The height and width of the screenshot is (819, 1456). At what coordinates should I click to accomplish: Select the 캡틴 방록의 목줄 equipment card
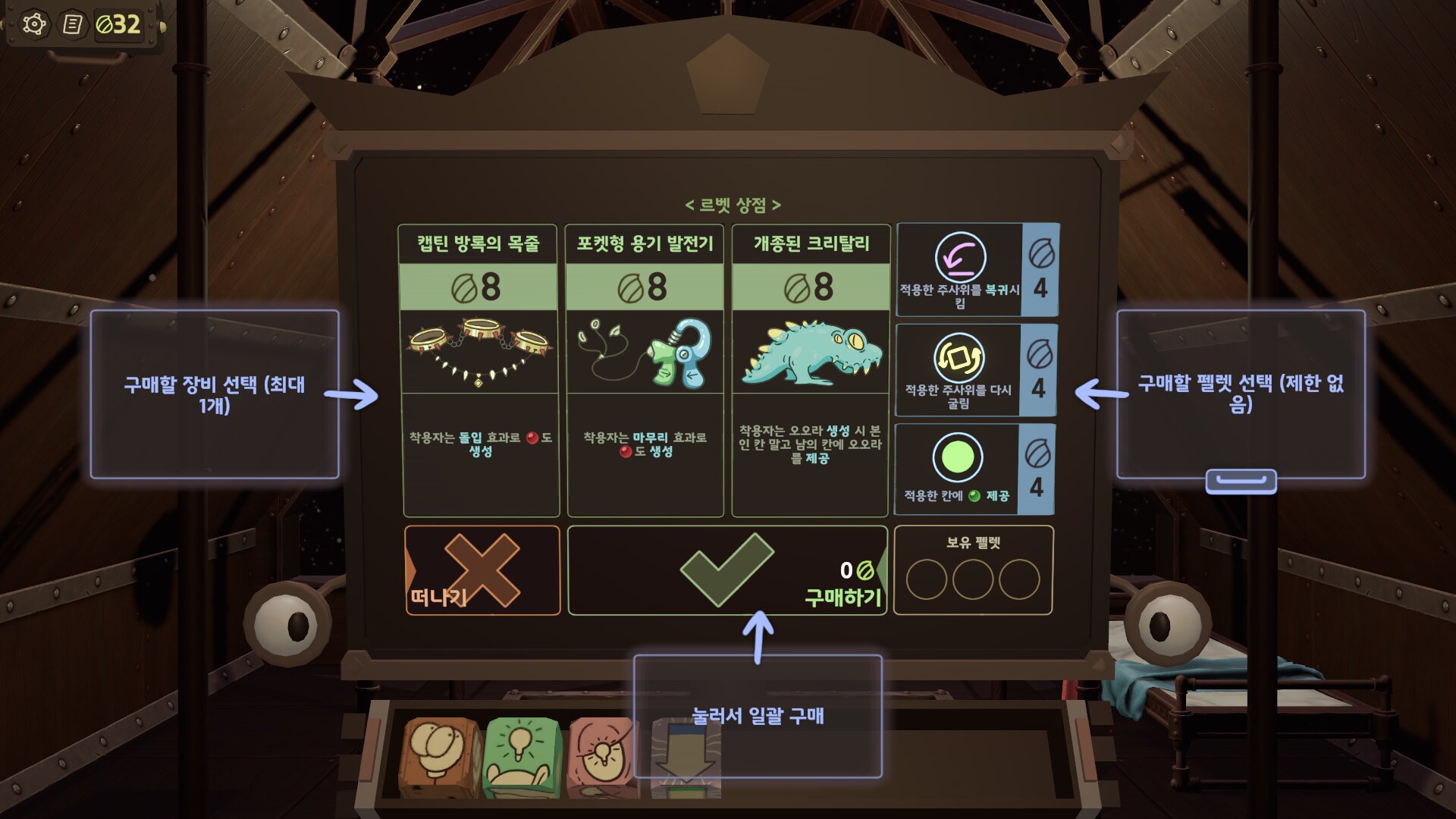coord(479,370)
